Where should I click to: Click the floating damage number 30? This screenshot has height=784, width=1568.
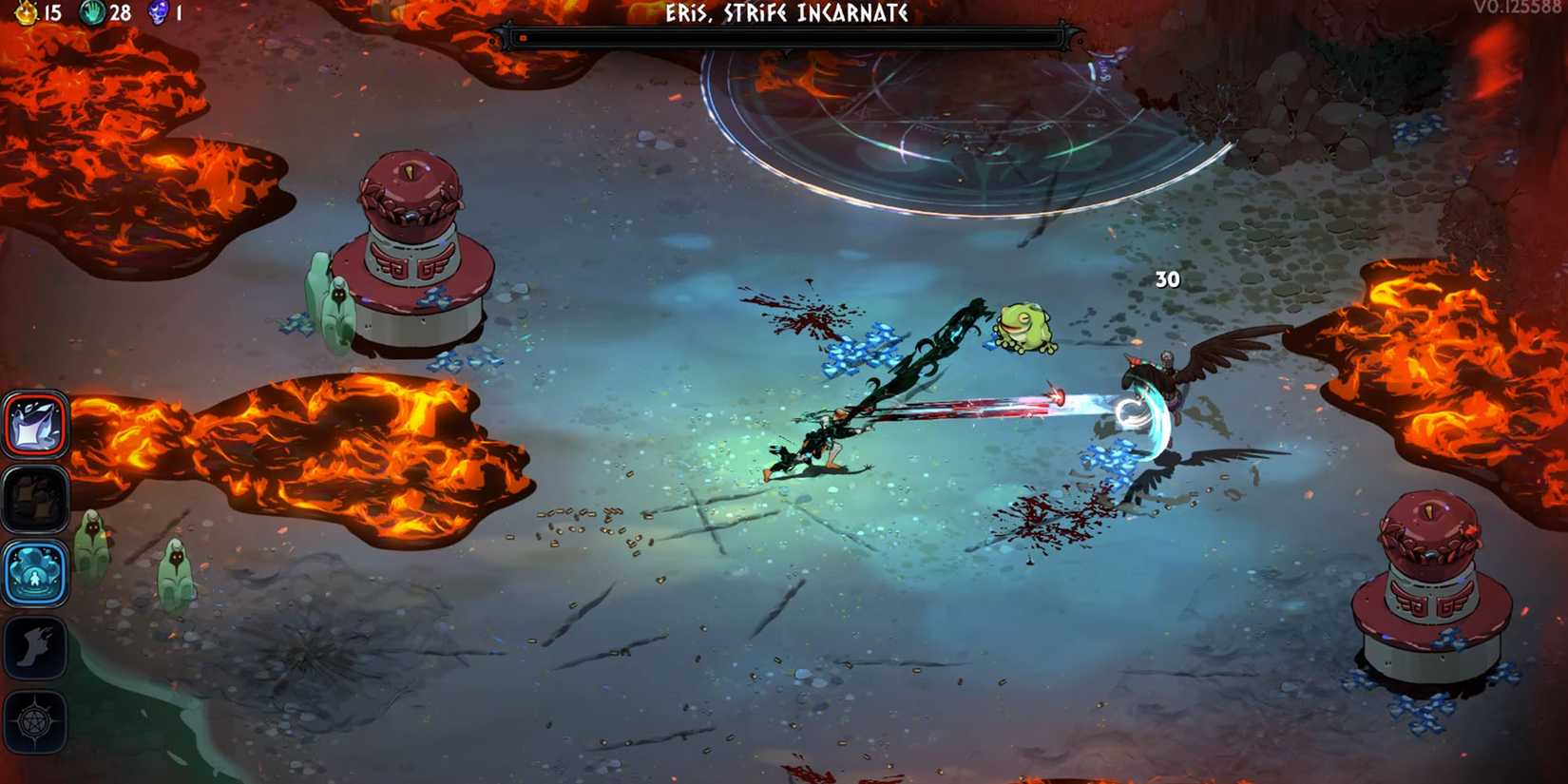pos(1166,280)
